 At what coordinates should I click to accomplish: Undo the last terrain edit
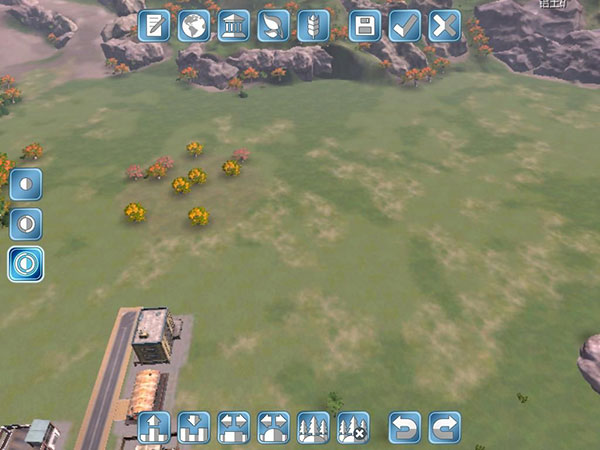(405, 427)
